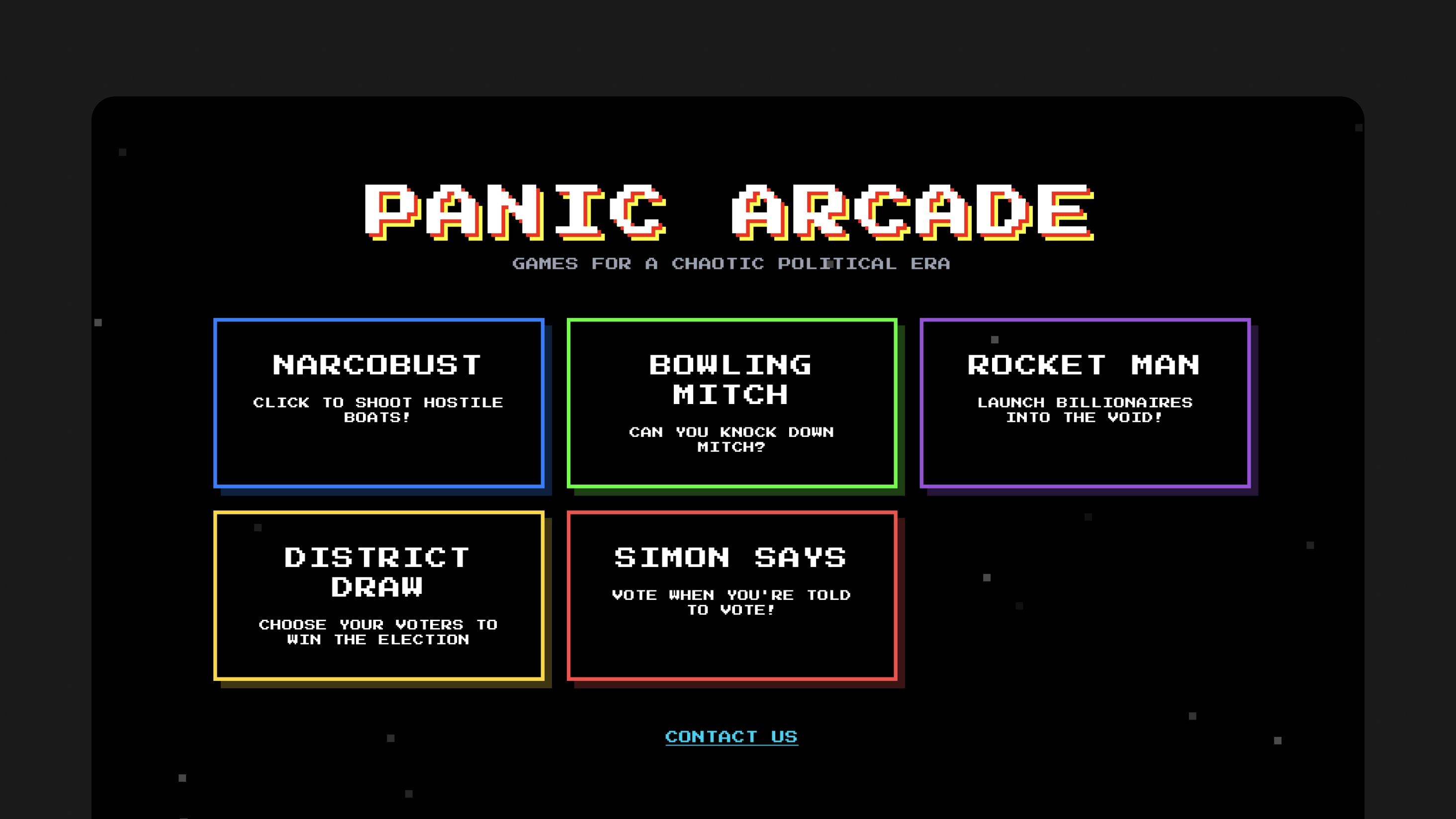Click the DISTRICT DRAW heading text
1456x819 pixels.
point(376,572)
